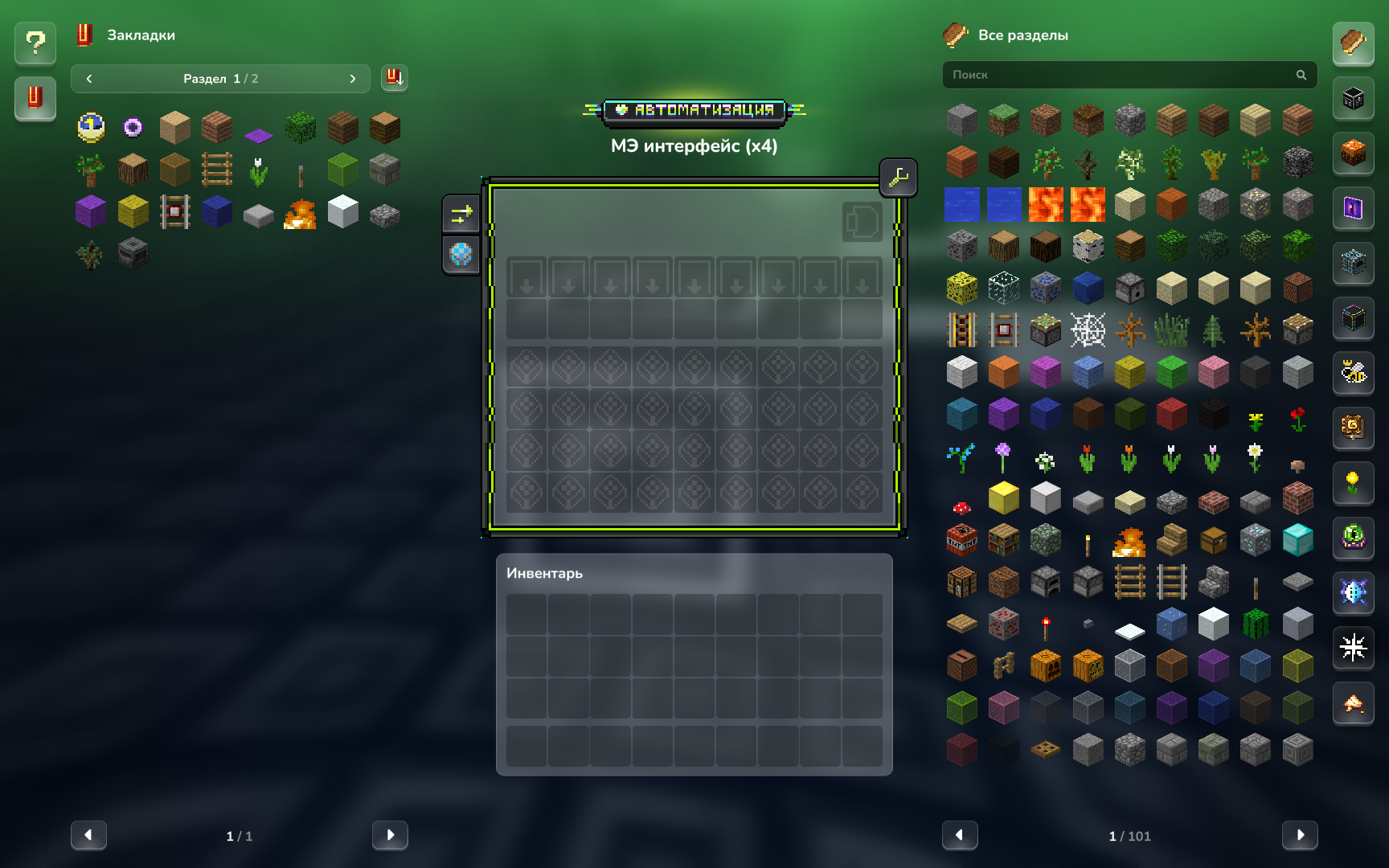
Task: Click the blue orb side button
Action: [x=461, y=255]
